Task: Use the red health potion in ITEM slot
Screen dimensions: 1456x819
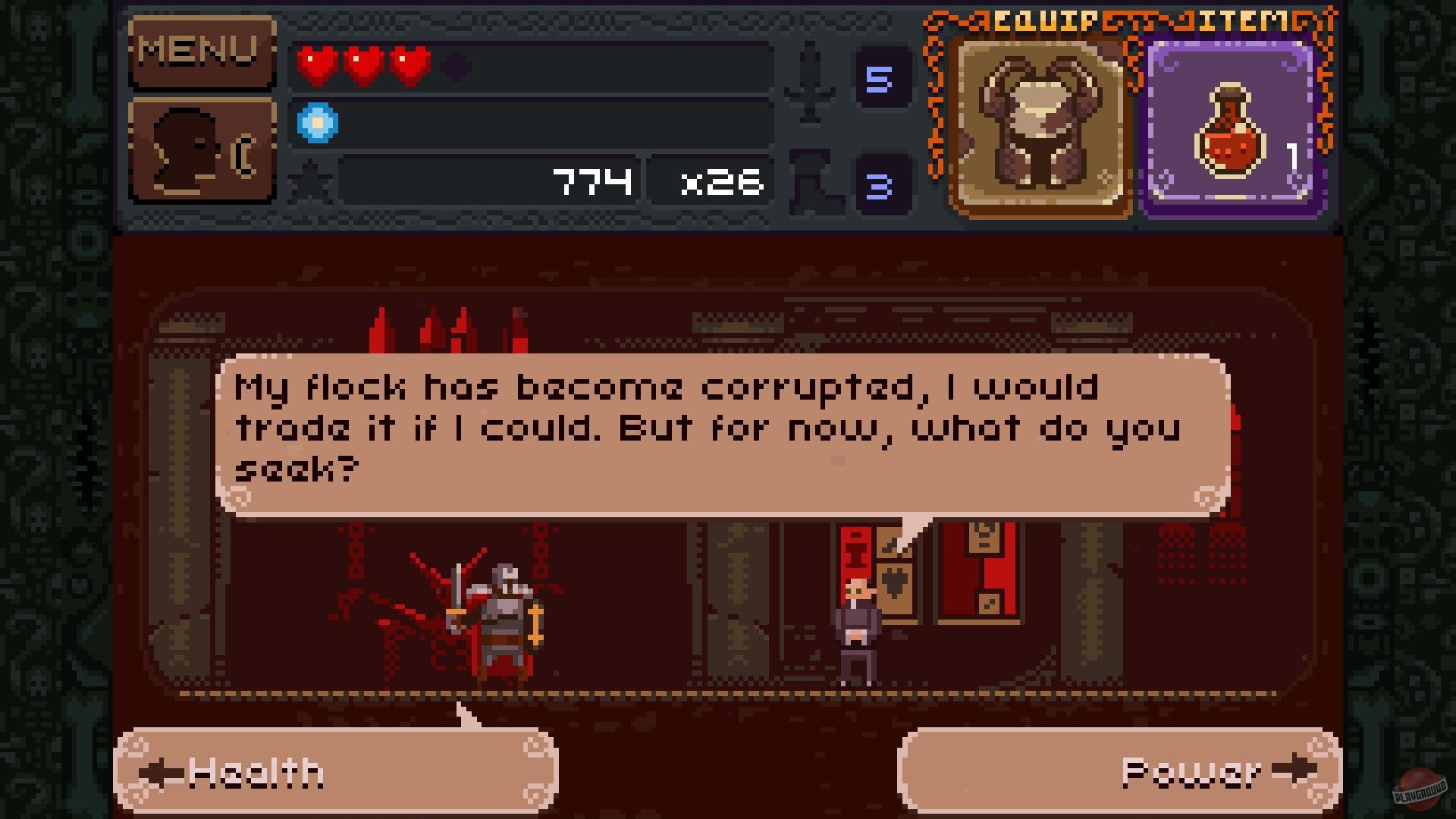Action: [x=1228, y=127]
